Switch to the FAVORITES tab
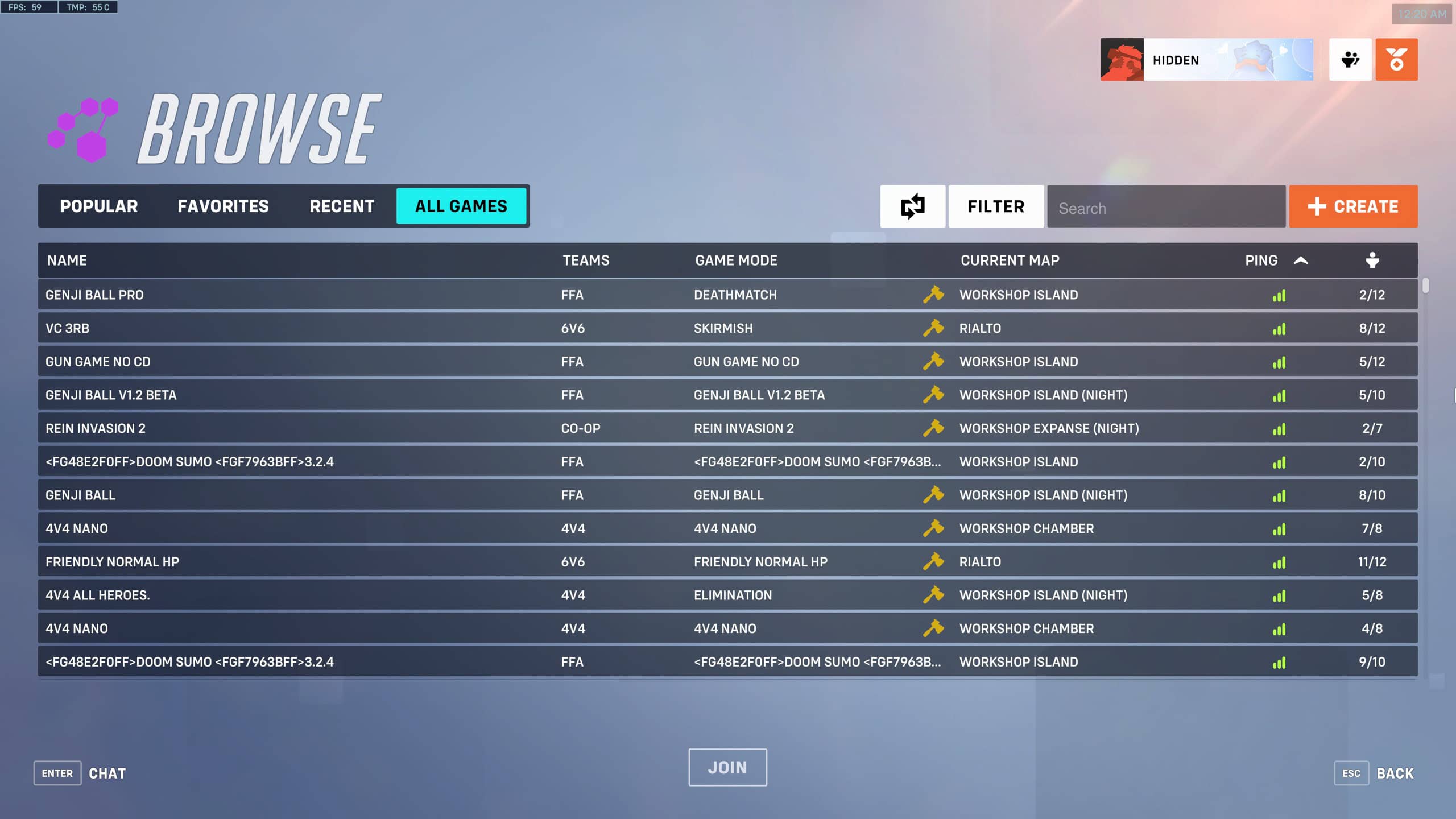 pyautogui.click(x=224, y=206)
